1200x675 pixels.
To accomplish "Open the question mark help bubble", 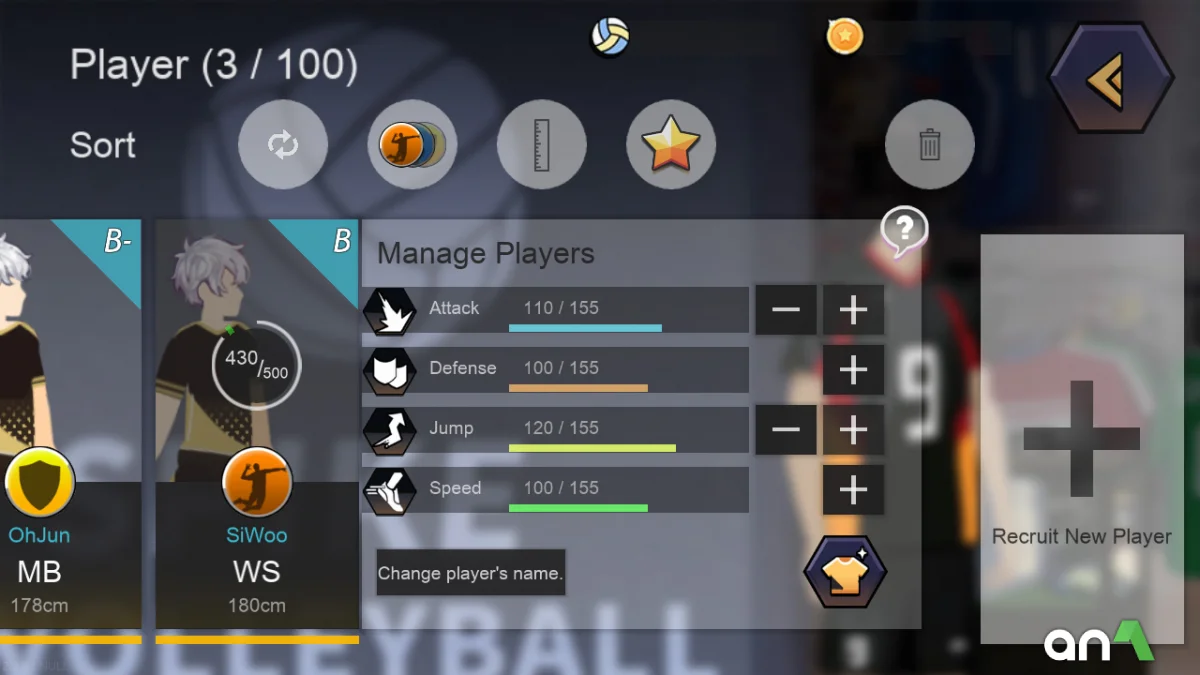I will 903,231.
